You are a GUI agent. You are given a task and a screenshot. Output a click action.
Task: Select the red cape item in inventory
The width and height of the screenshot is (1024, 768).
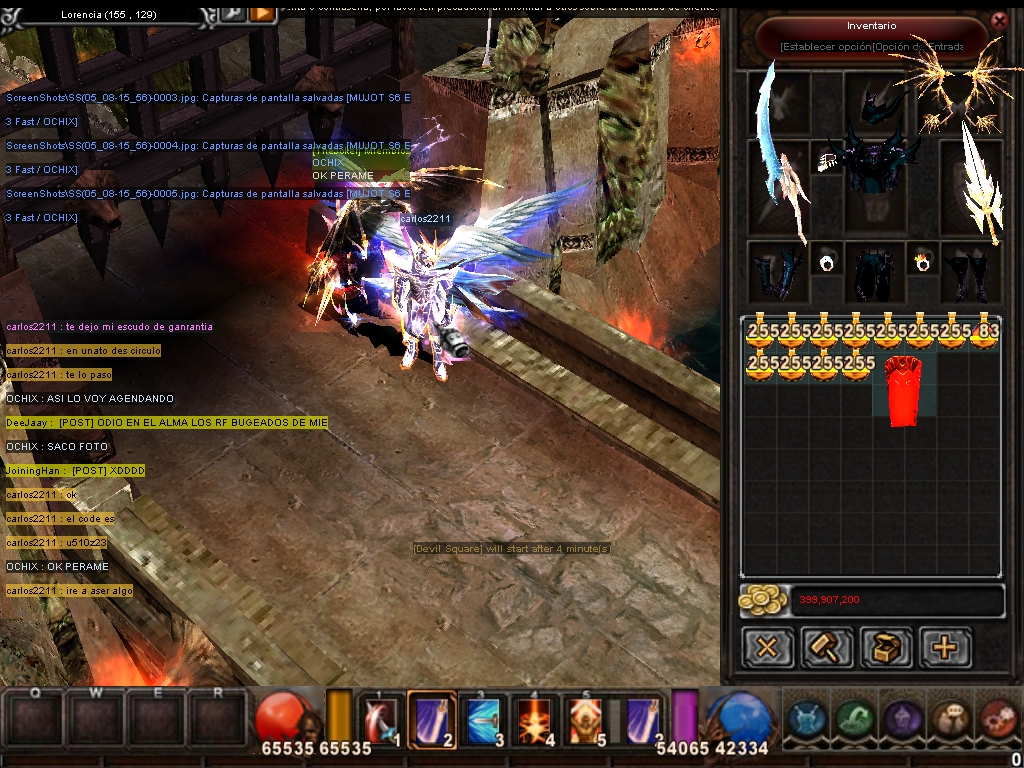pos(903,390)
